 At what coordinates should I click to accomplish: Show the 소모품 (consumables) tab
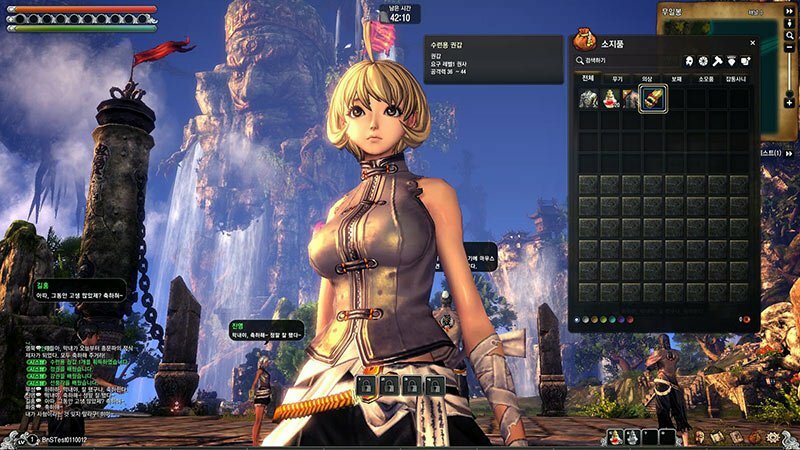click(x=707, y=78)
